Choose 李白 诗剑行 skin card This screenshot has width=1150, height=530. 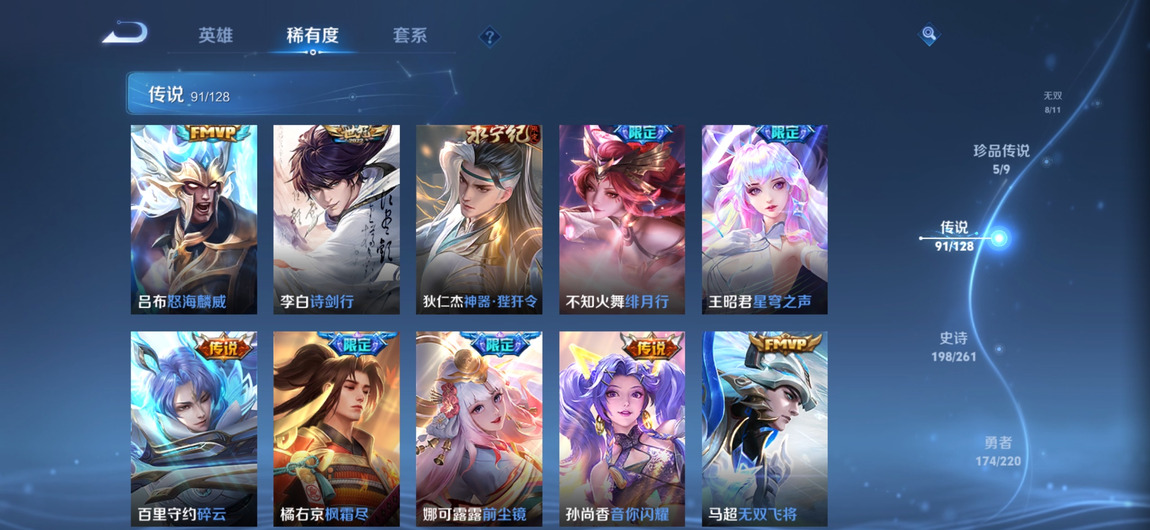tap(336, 219)
